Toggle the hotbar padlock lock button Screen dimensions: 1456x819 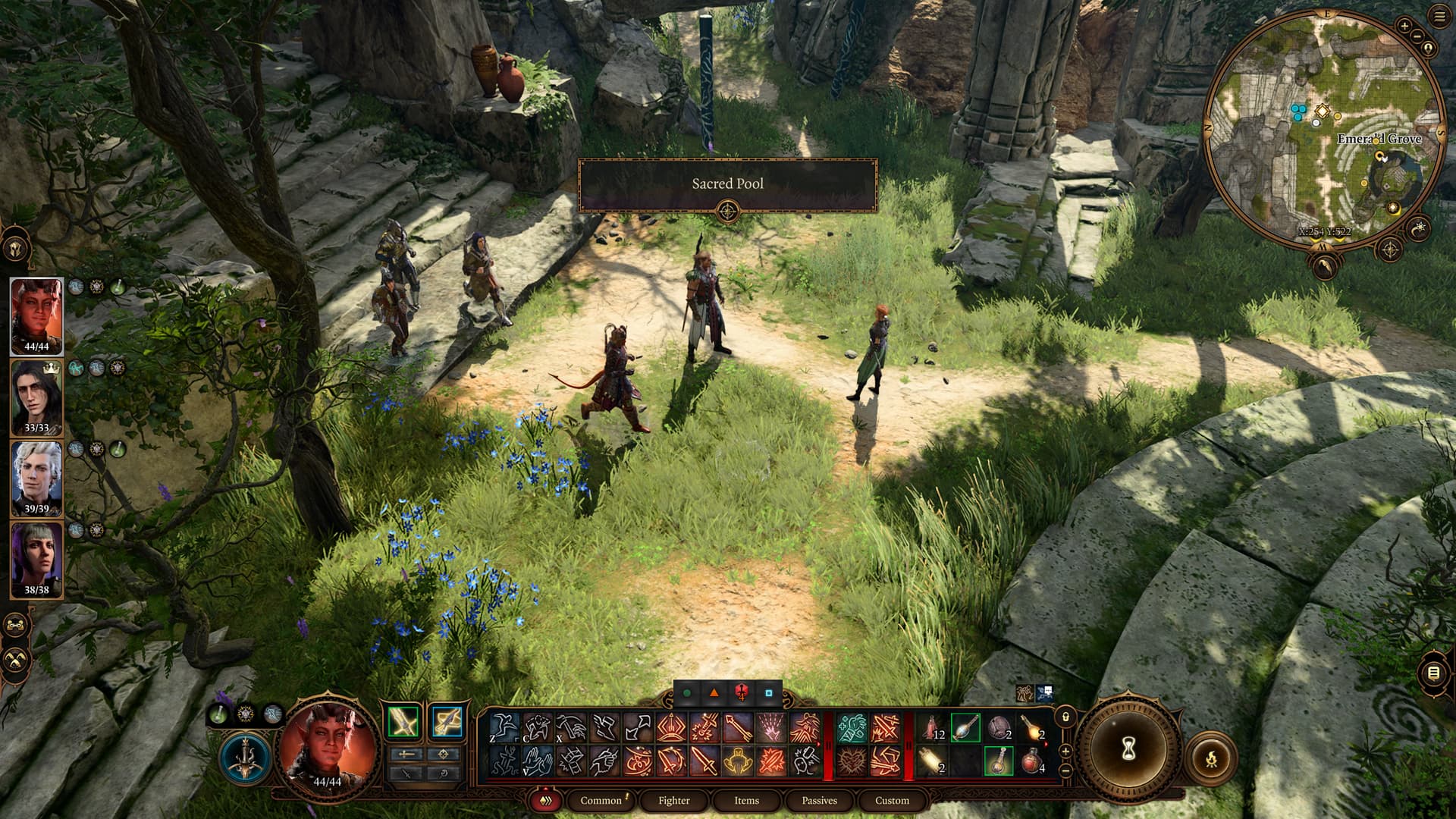tap(1065, 717)
